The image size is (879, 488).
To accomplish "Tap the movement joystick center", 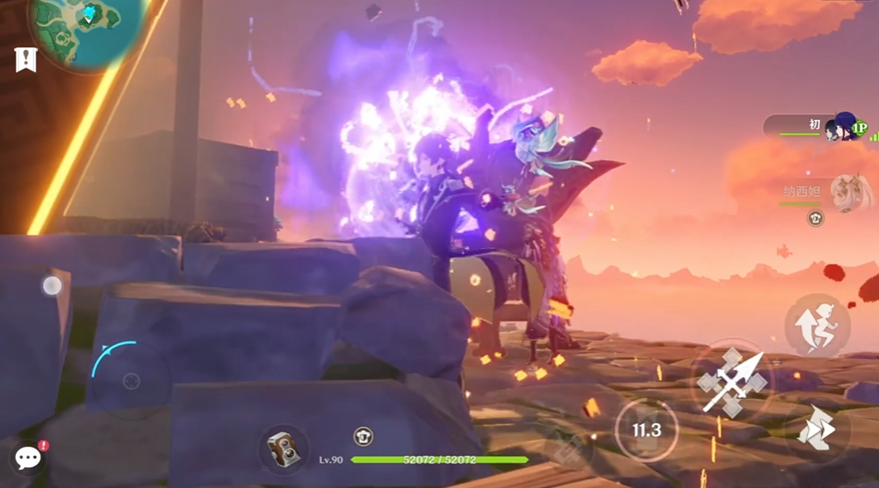I will click(x=131, y=381).
